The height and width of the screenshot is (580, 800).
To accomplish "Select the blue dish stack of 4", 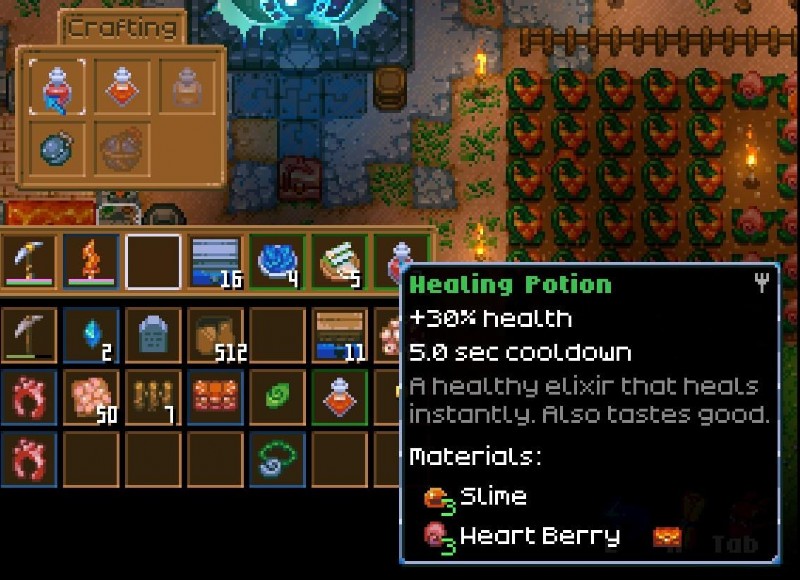I will pyautogui.click(x=277, y=262).
